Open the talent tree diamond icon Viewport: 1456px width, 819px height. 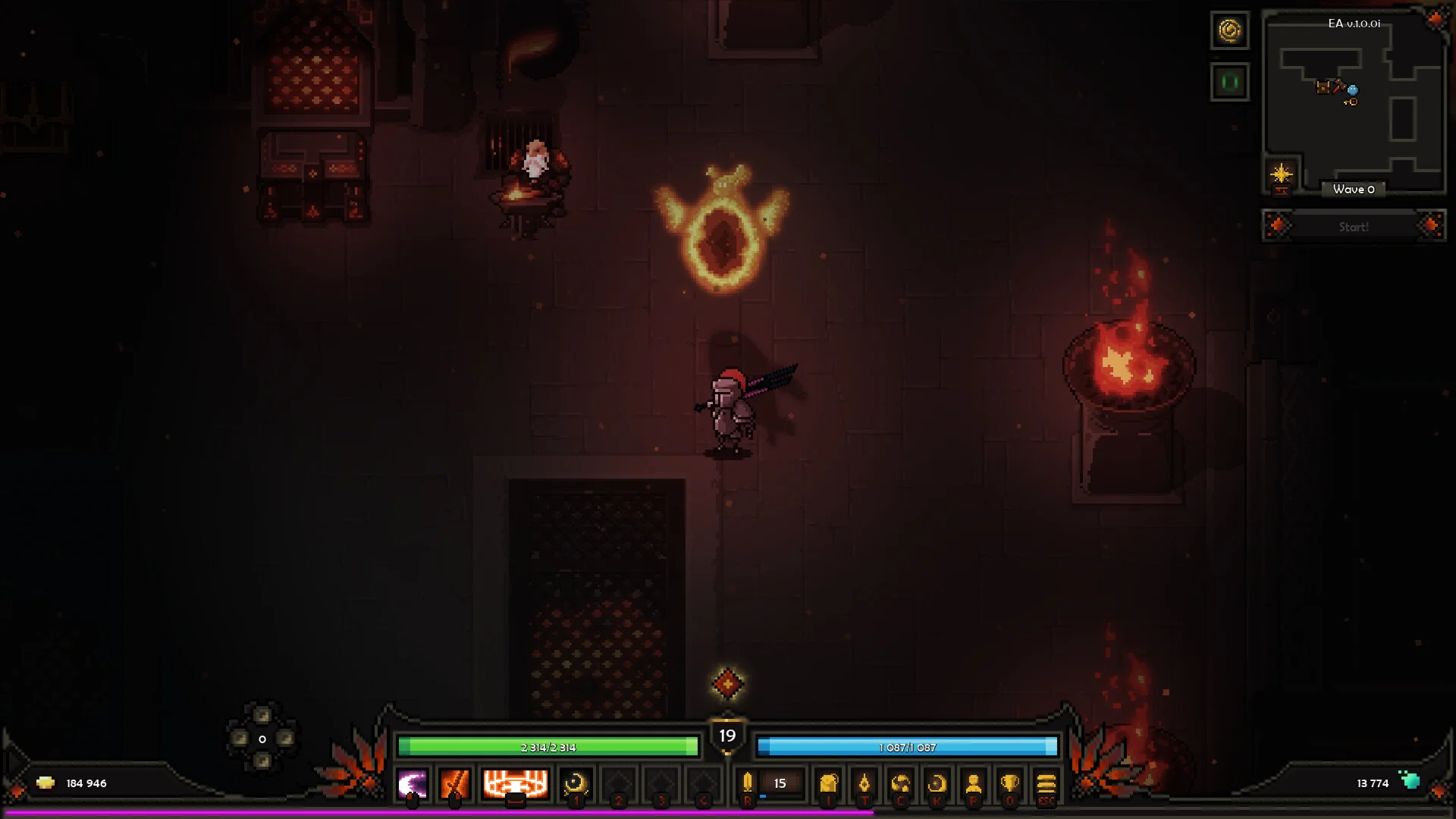click(x=864, y=784)
